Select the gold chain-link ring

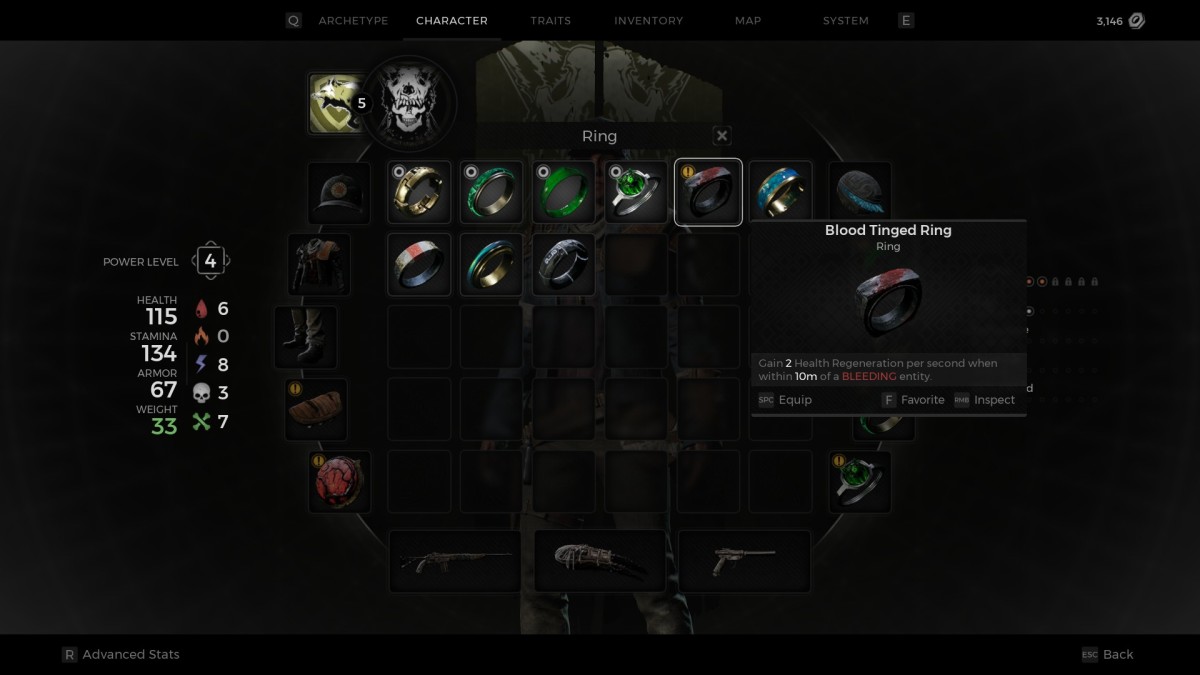[x=420, y=192]
